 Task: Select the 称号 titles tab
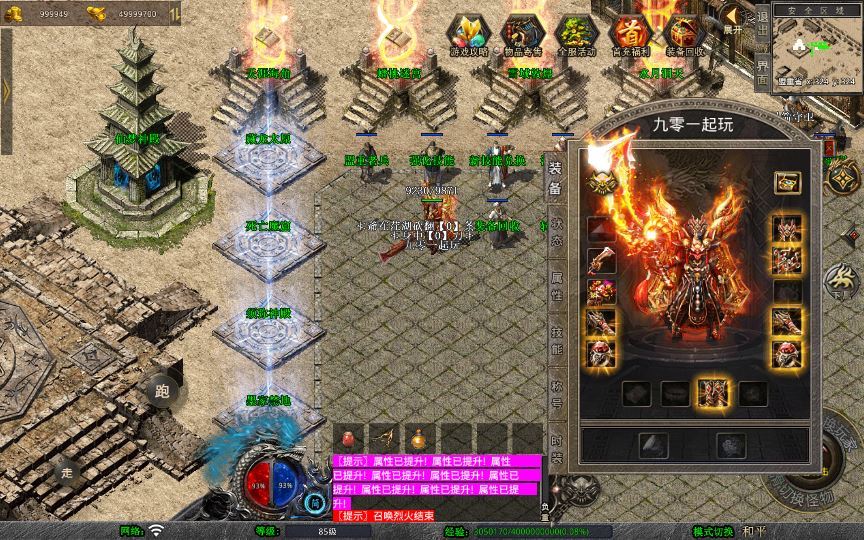pos(555,395)
